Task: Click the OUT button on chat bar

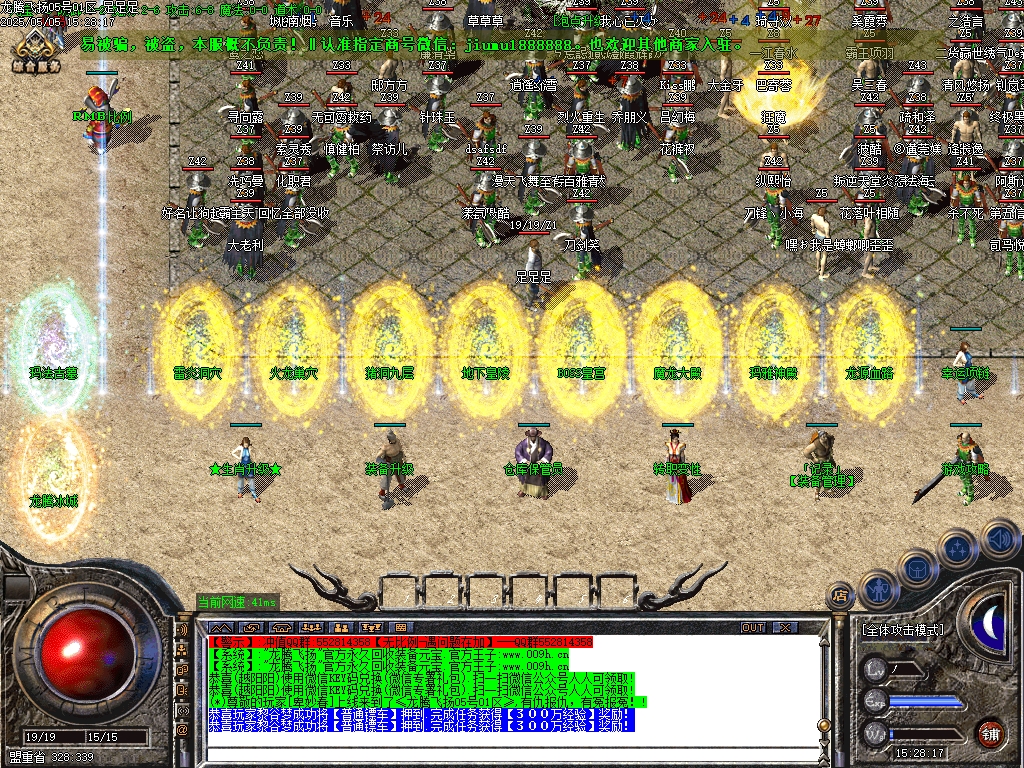Action: coord(752,627)
